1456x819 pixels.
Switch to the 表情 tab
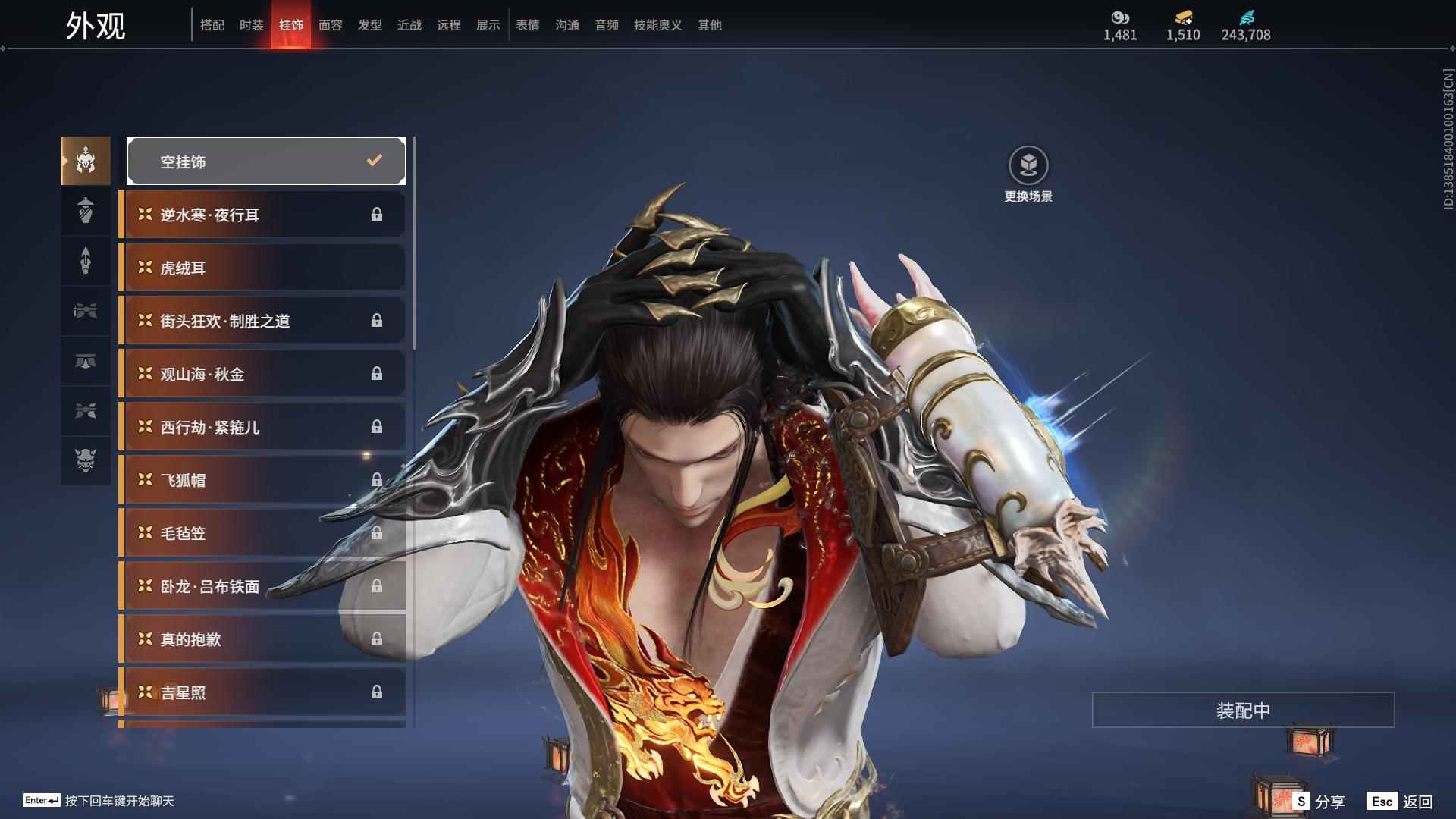tap(527, 25)
